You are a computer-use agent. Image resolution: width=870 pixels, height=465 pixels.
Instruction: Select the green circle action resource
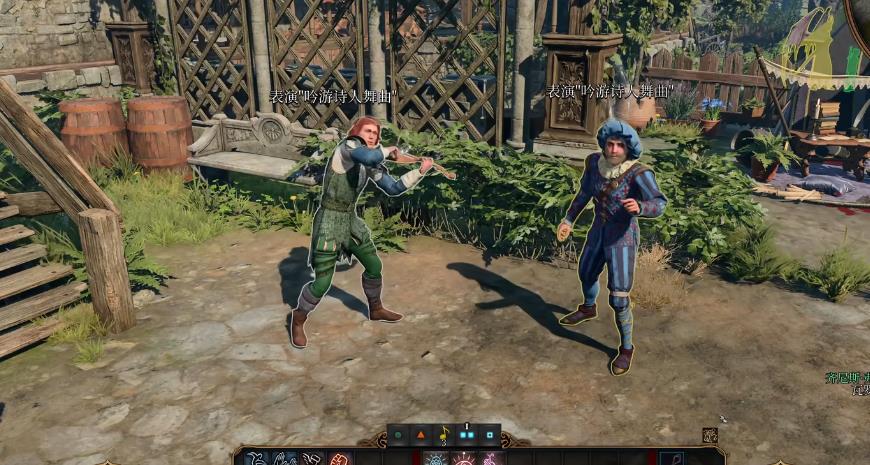pos(399,435)
